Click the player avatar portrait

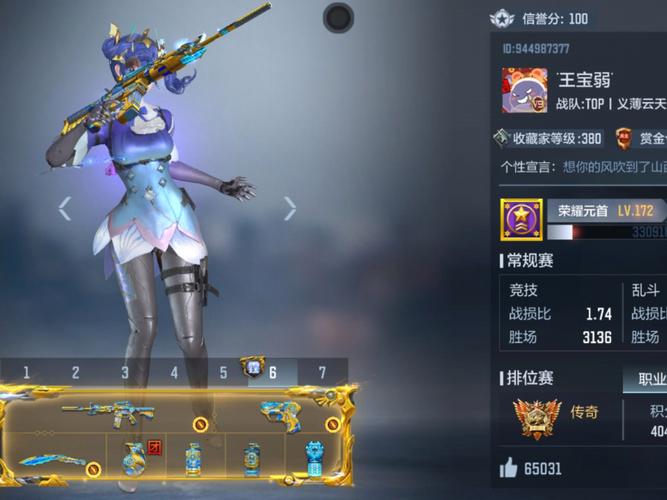coord(524,91)
